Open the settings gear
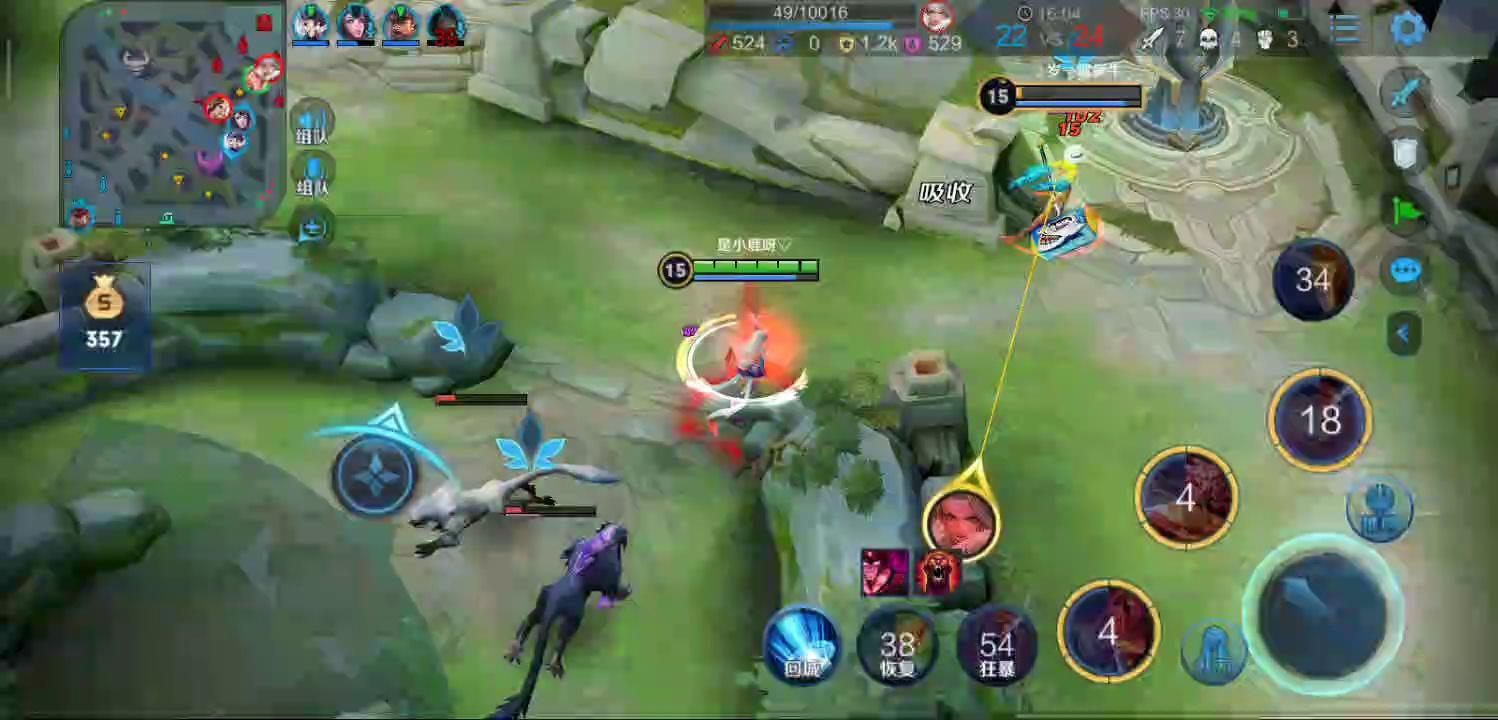The image size is (1498, 720). [x=1408, y=29]
